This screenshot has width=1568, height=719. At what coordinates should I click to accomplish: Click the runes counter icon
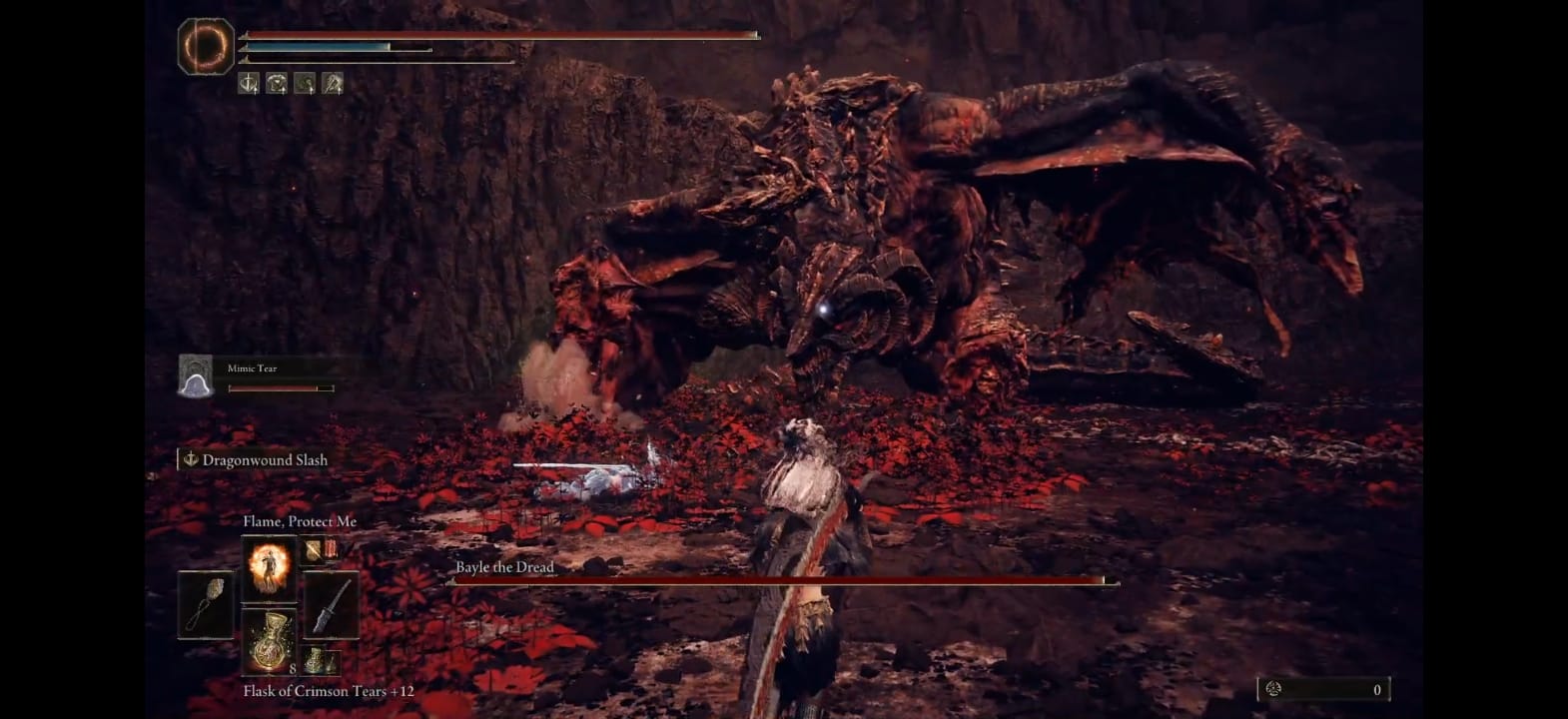click(1273, 689)
